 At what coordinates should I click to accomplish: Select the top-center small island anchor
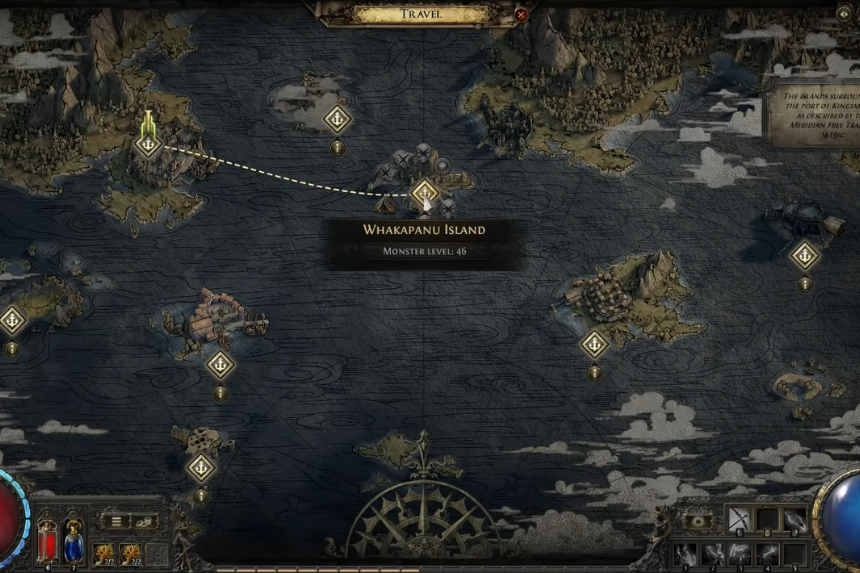click(338, 119)
